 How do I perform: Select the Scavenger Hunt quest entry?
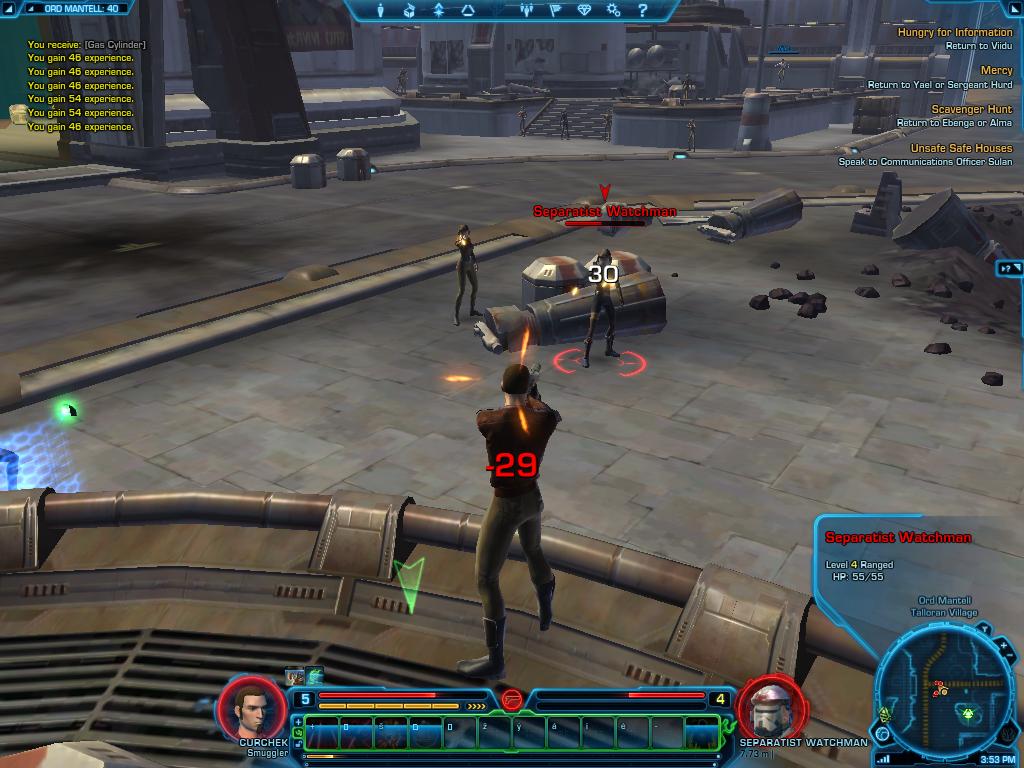971,109
